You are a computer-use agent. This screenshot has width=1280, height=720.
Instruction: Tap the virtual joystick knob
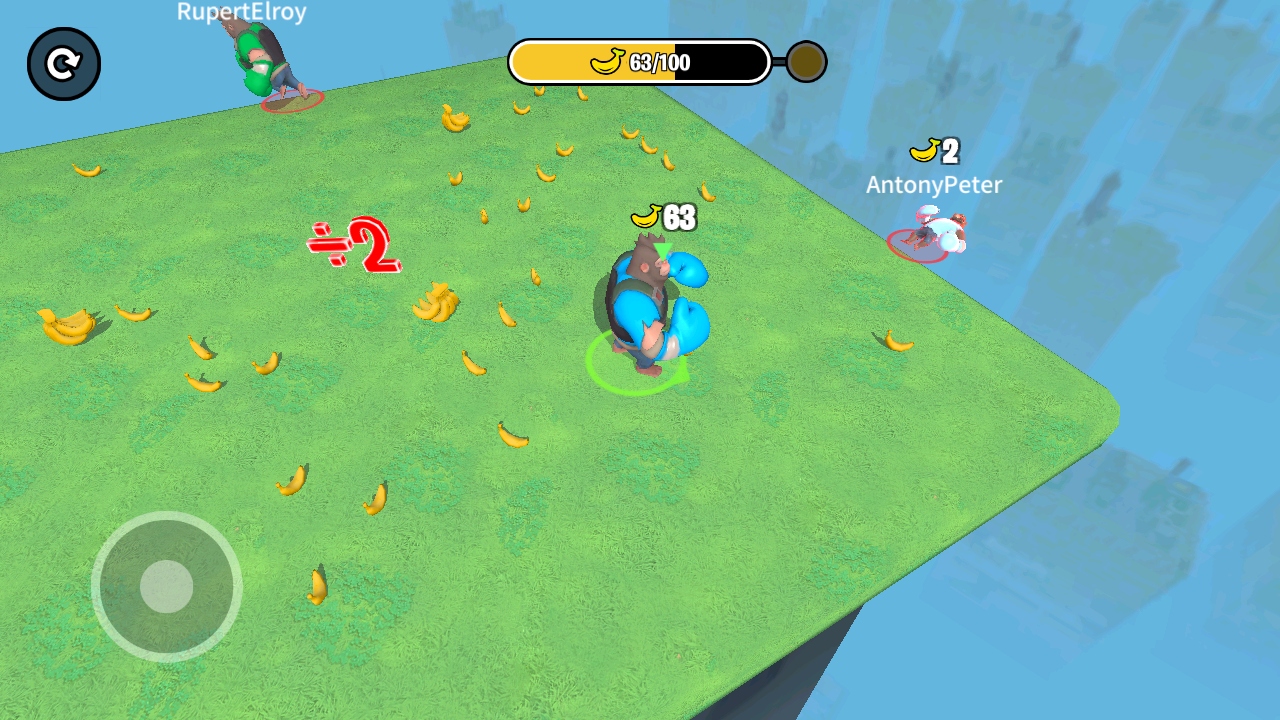(166, 586)
